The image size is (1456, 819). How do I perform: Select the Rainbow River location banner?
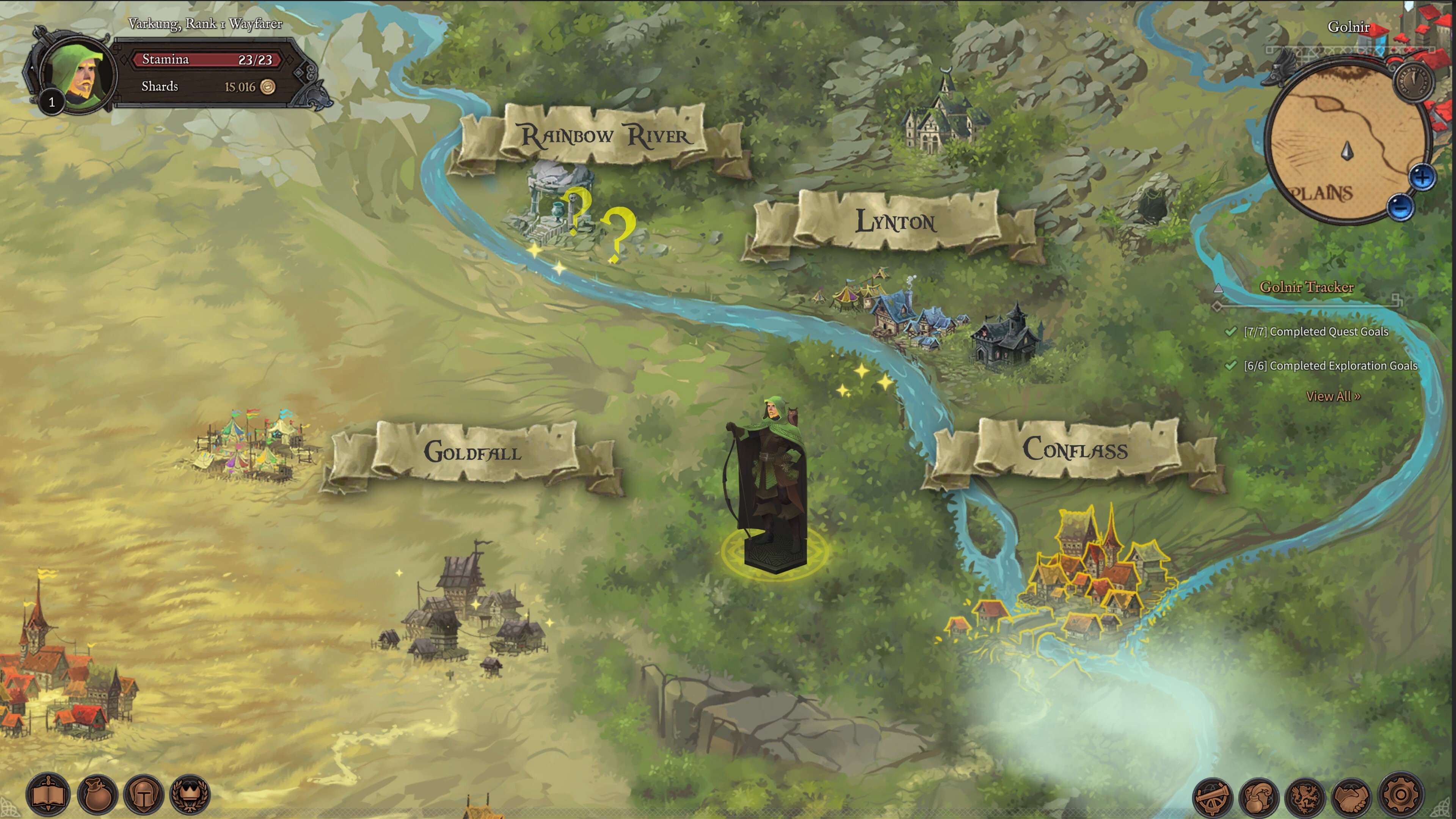pyautogui.click(x=604, y=136)
